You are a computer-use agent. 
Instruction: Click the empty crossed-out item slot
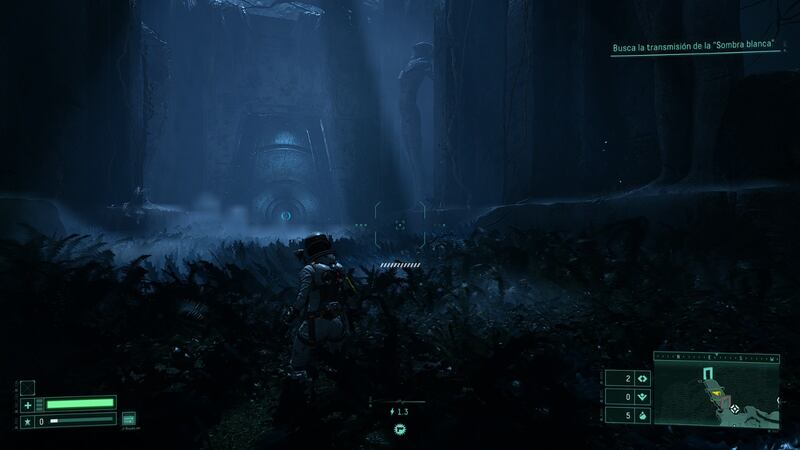click(x=27, y=387)
